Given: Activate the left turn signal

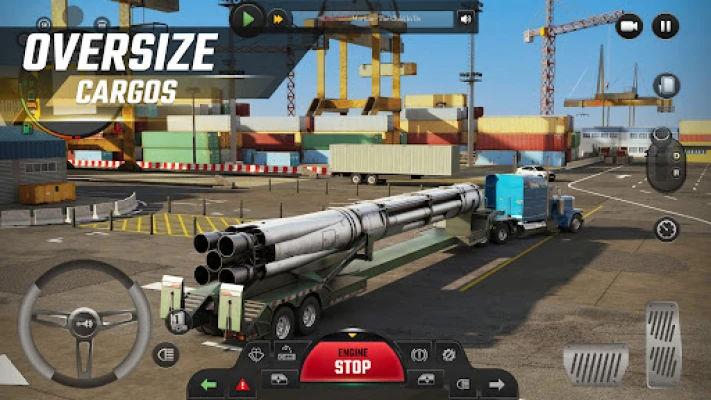Looking at the screenshot, I should [x=208, y=384].
